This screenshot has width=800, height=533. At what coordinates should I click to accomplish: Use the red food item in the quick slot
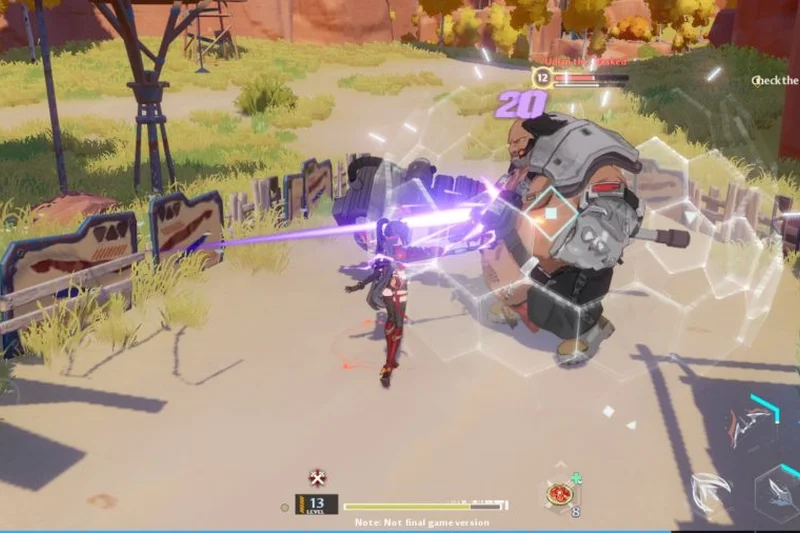(x=559, y=494)
